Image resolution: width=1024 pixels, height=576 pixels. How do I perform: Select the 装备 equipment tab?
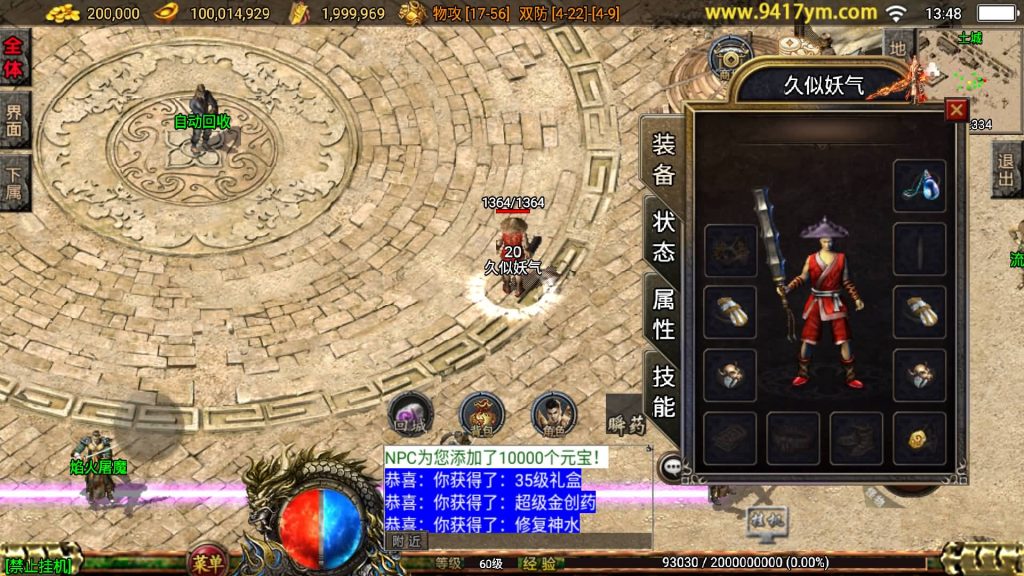[664, 159]
